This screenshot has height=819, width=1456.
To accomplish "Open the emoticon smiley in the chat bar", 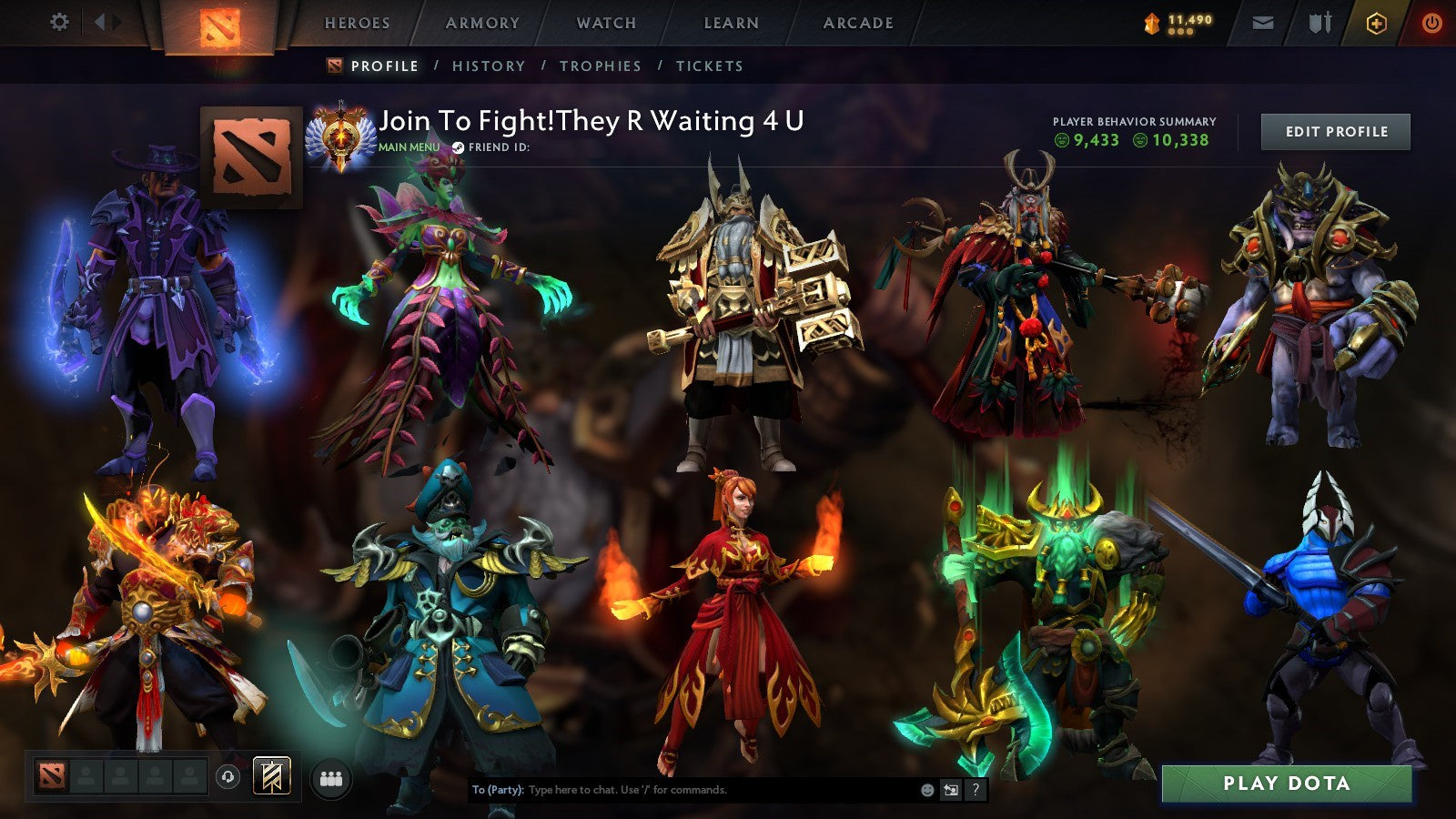I will [x=926, y=790].
